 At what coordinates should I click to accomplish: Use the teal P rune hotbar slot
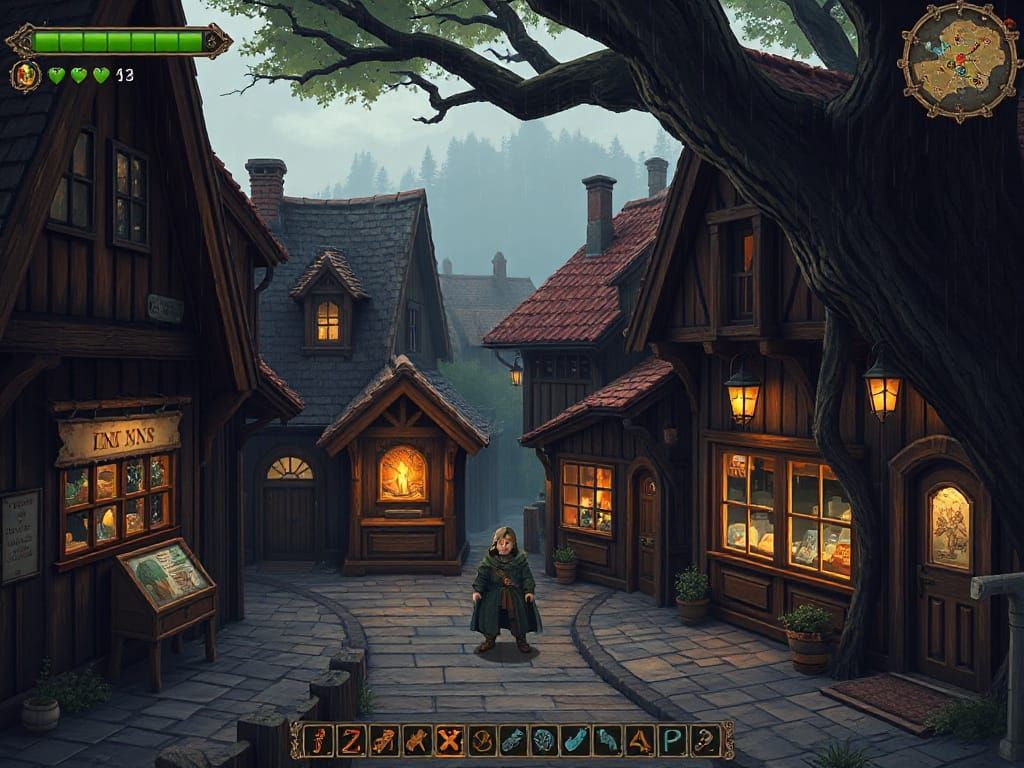coord(673,740)
